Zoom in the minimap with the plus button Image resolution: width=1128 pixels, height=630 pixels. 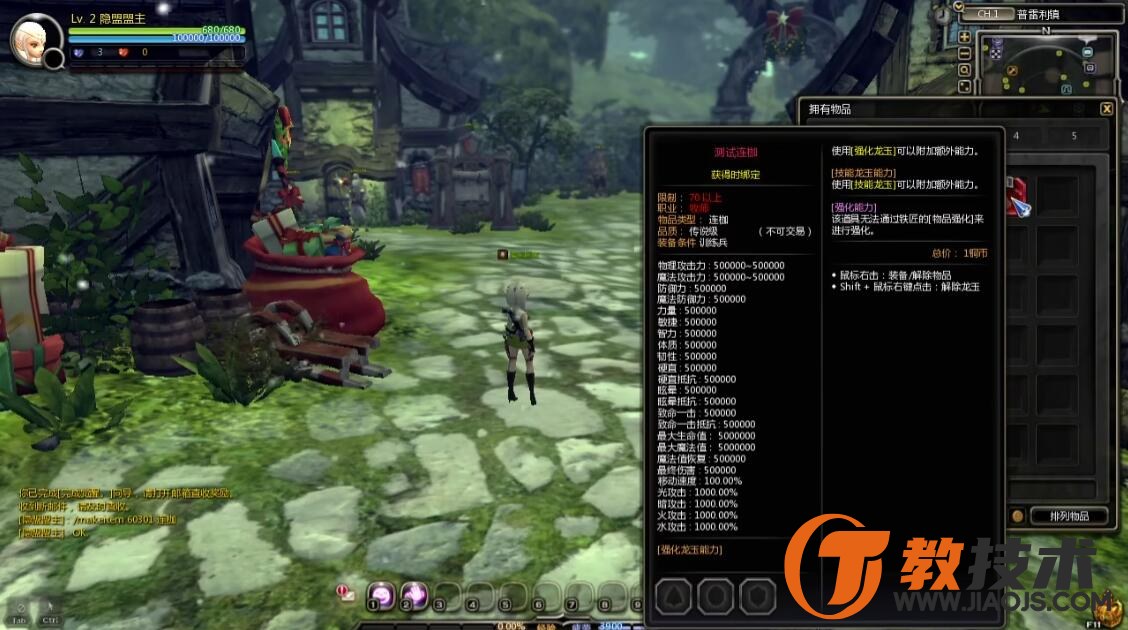964,36
